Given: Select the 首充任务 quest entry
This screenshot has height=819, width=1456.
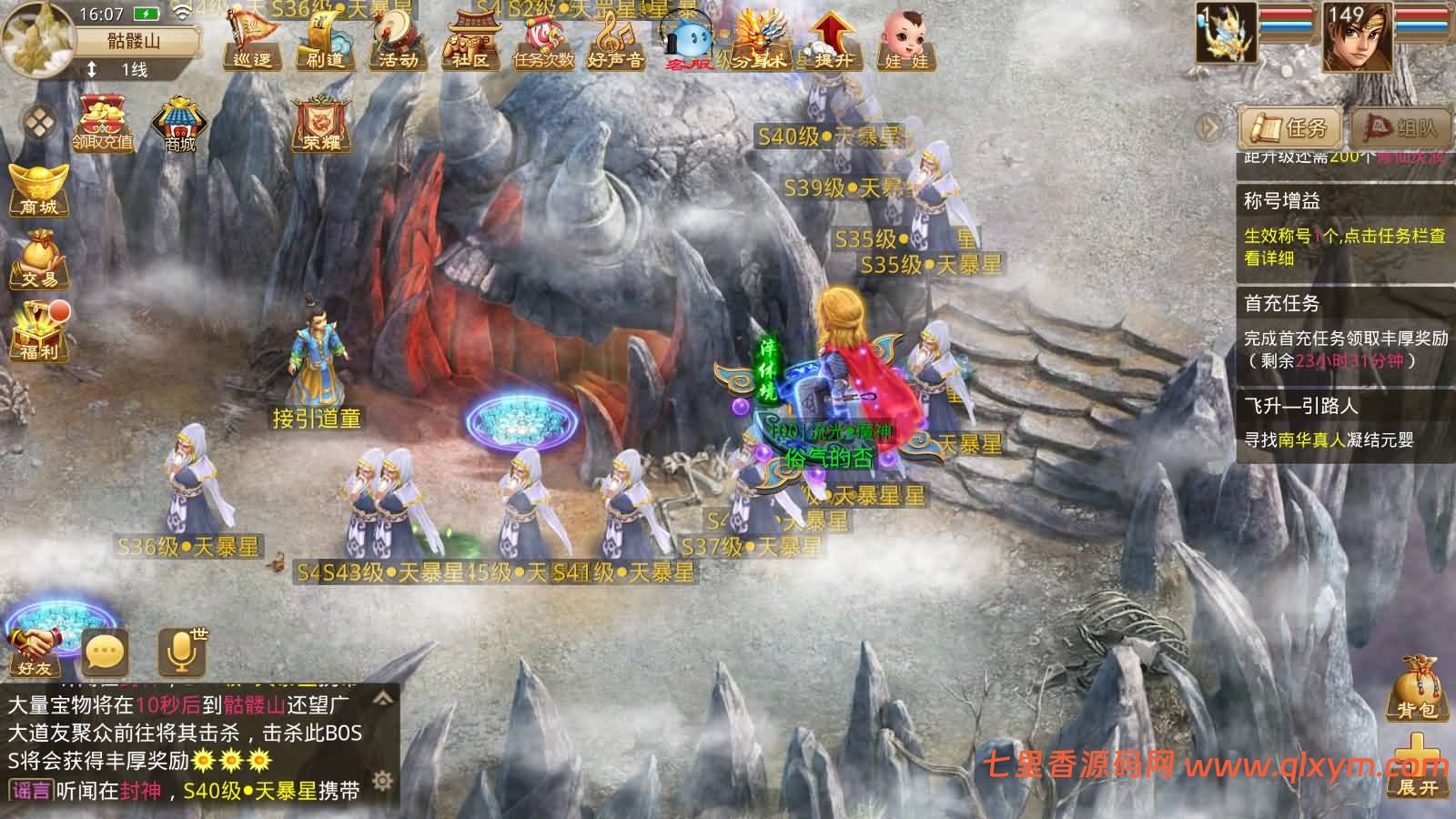Looking at the screenshot, I should coord(1342,331).
